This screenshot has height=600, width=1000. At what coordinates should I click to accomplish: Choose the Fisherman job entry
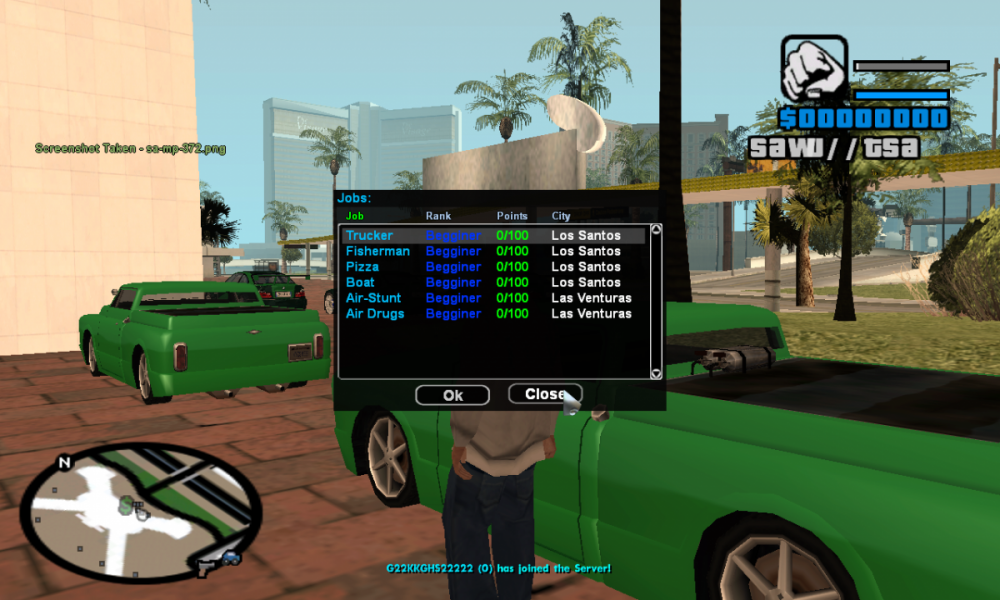pyautogui.click(x=377, y=251)
